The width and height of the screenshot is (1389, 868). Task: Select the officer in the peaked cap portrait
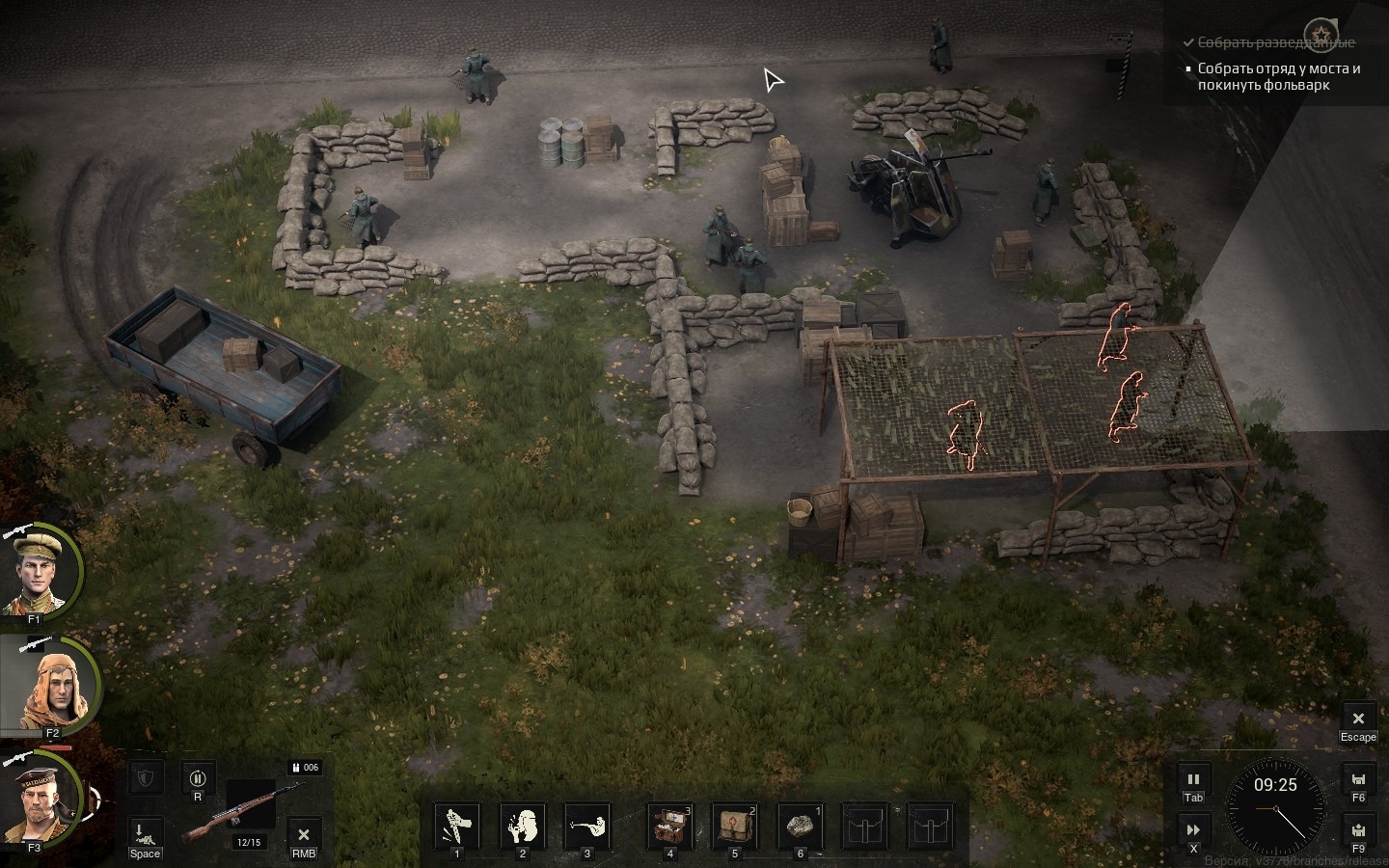tap(41, 573)
